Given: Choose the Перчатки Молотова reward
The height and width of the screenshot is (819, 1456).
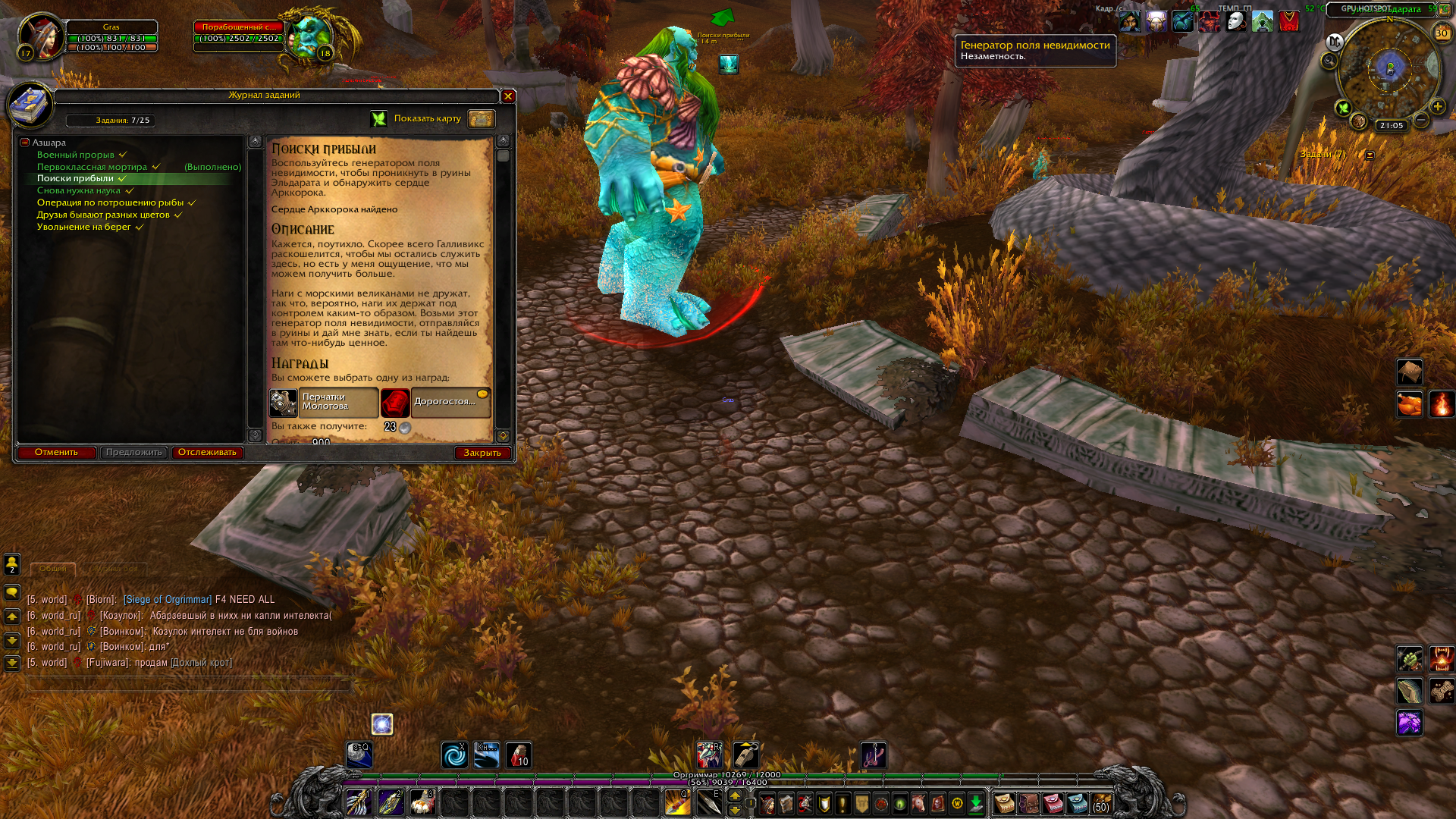Looking at the screenshot, I should point(324,403).
